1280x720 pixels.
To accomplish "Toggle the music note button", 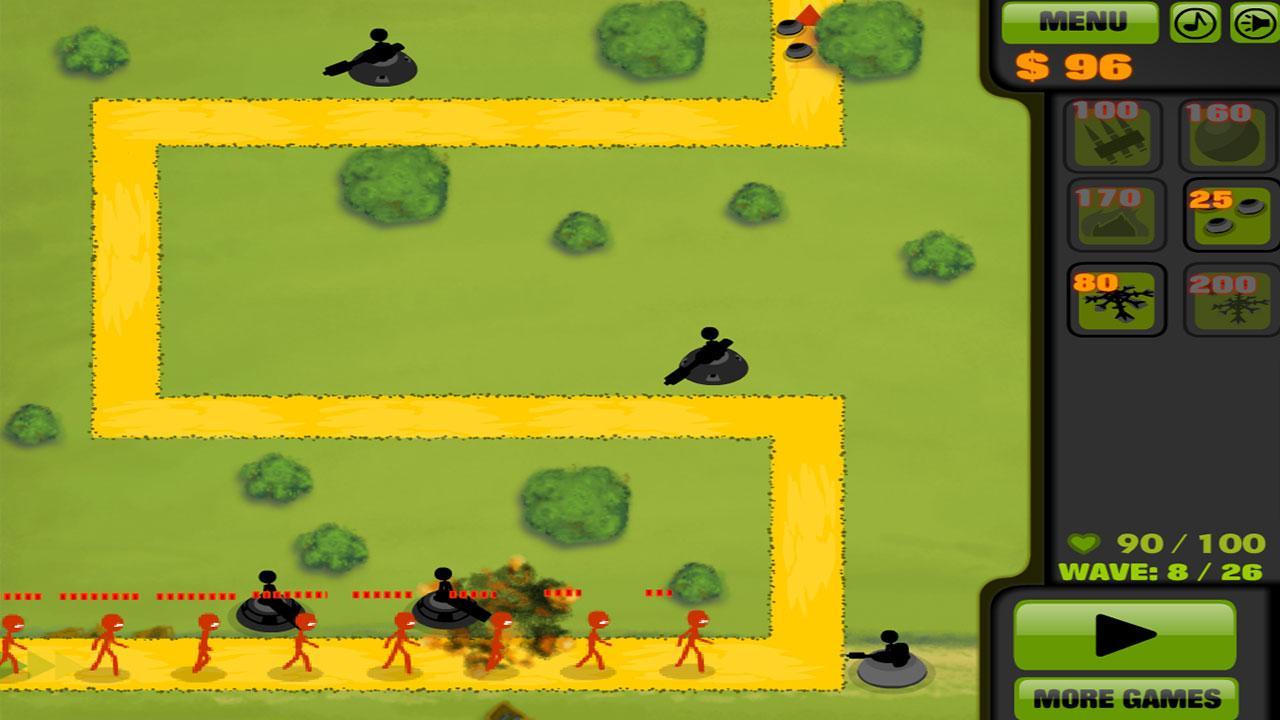I will click(x=1194, y=22).
